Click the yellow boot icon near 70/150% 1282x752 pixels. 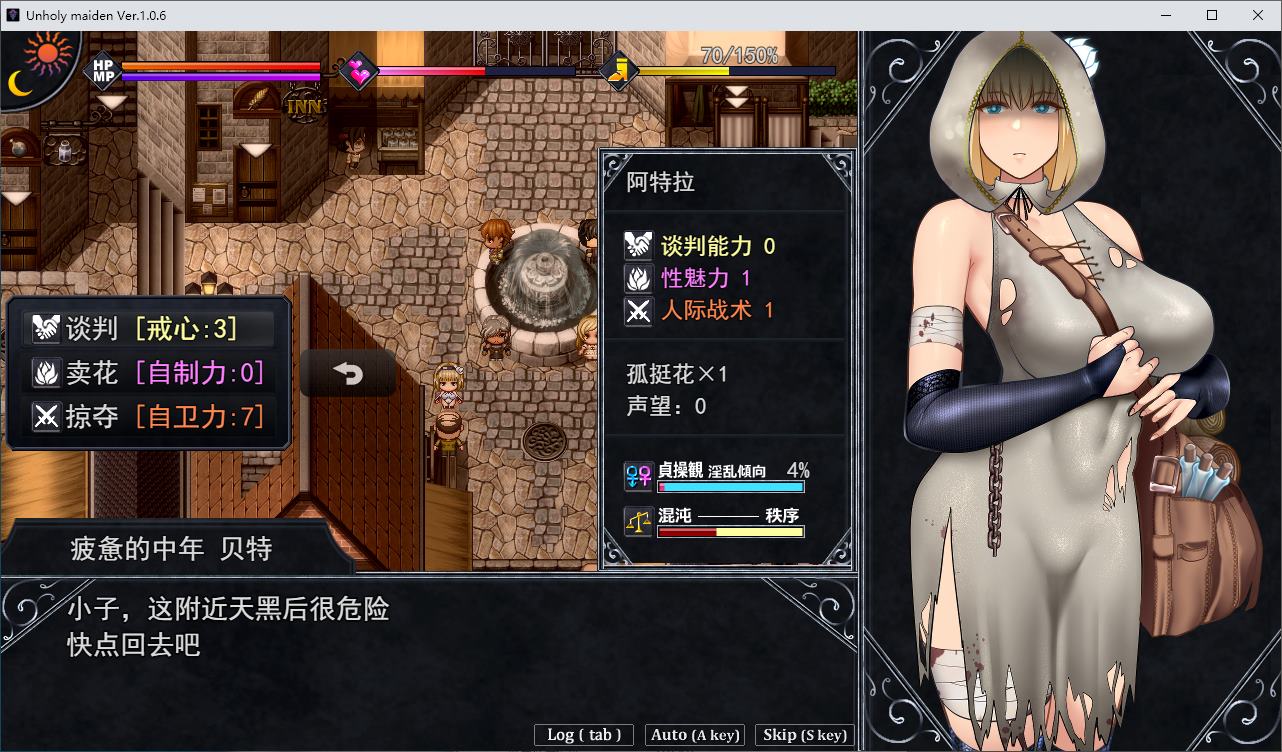[x=622, y=70]
